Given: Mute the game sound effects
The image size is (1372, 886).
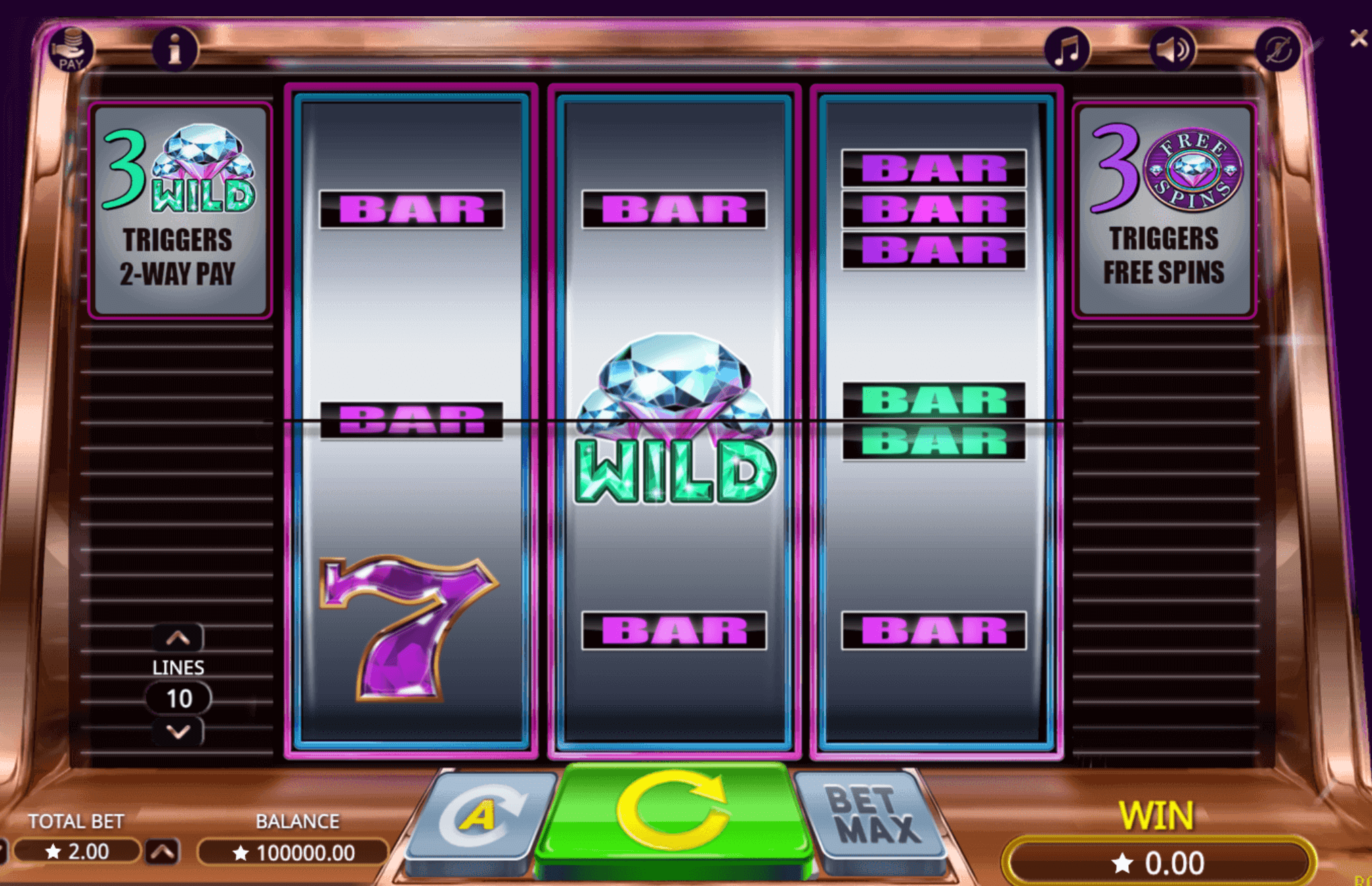Looking at the screenshot, I should click(1173, 48).
